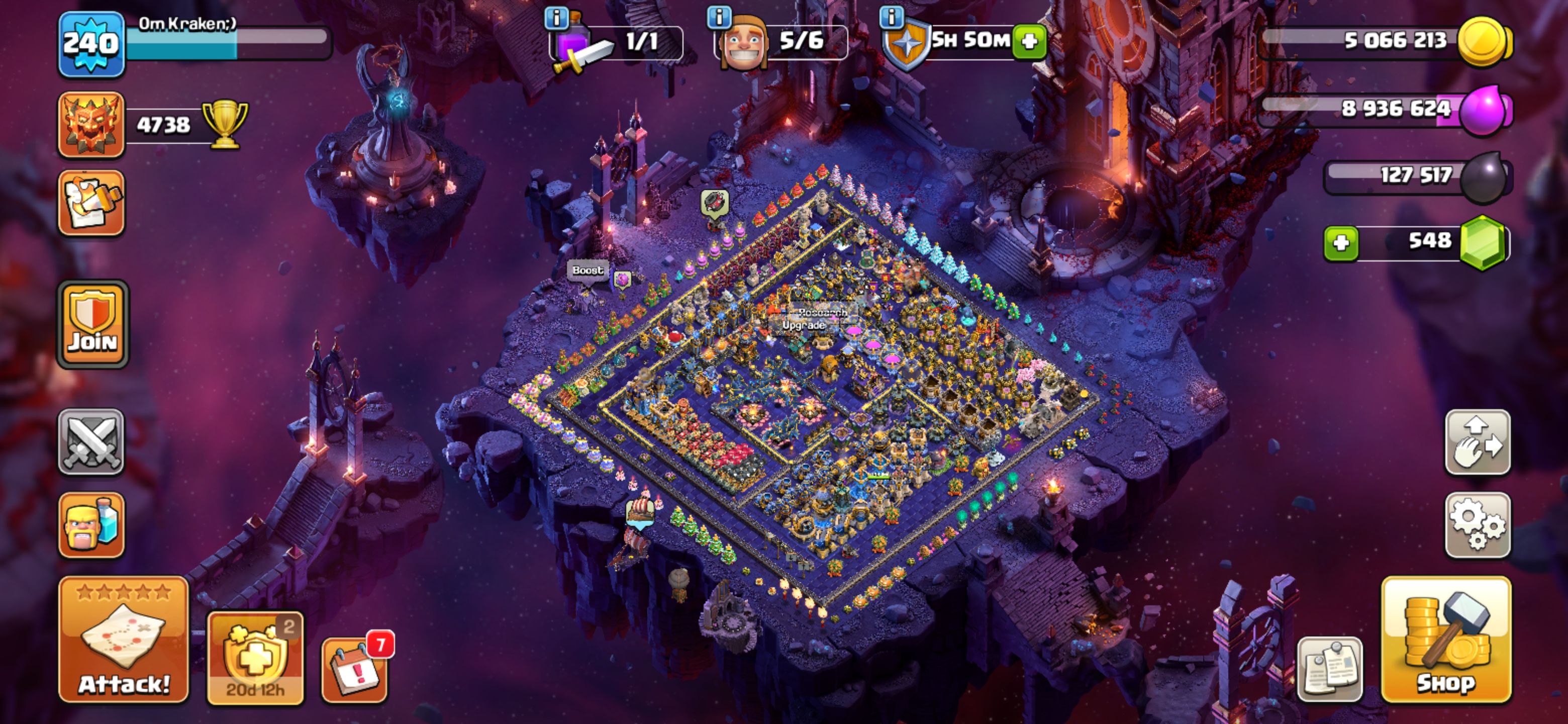Tap the Attack! map button
The height and width of the screenshot is (724, 1568).
(124, 640)
